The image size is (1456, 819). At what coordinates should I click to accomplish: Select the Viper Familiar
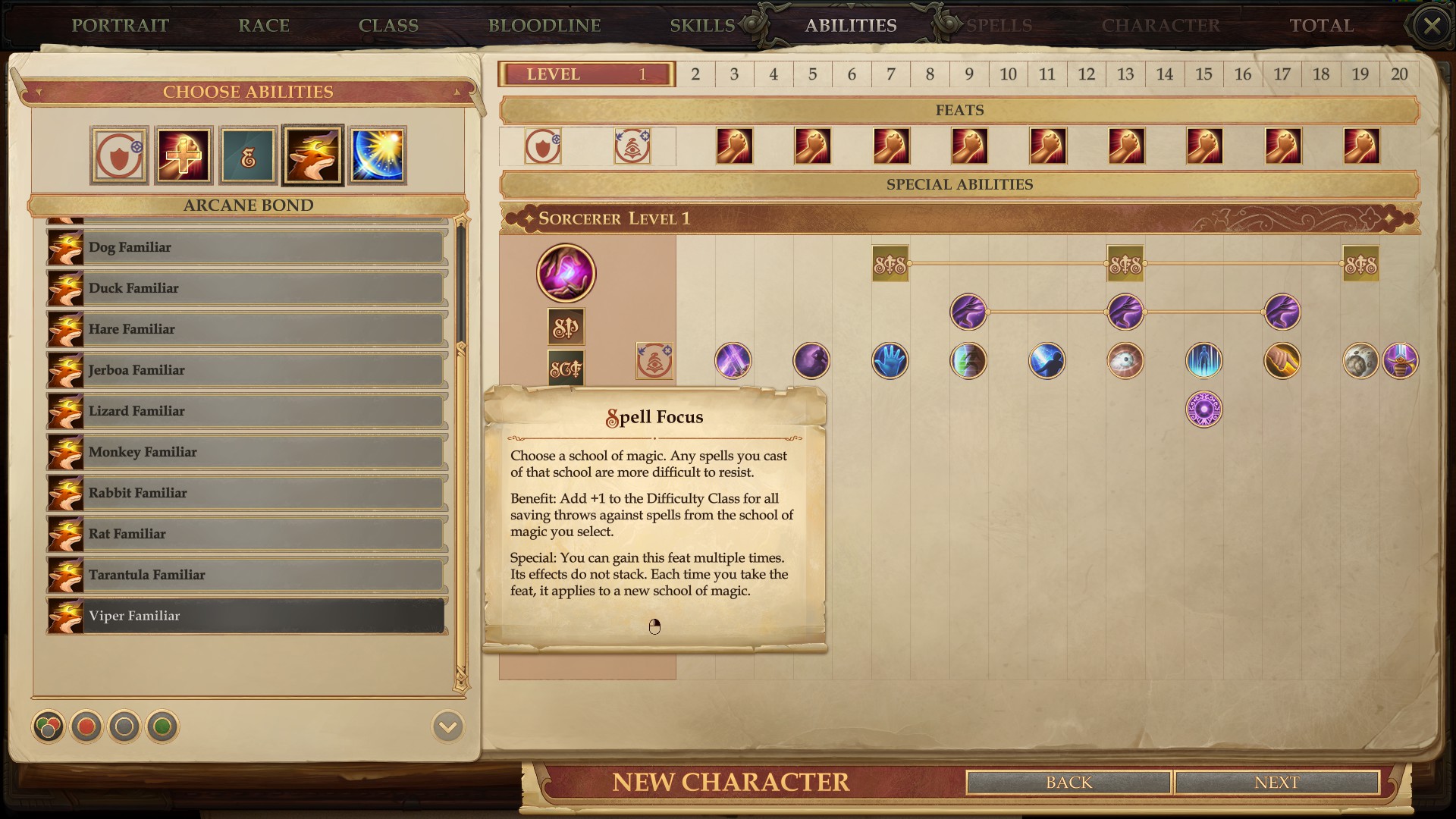tap(246, 616)
